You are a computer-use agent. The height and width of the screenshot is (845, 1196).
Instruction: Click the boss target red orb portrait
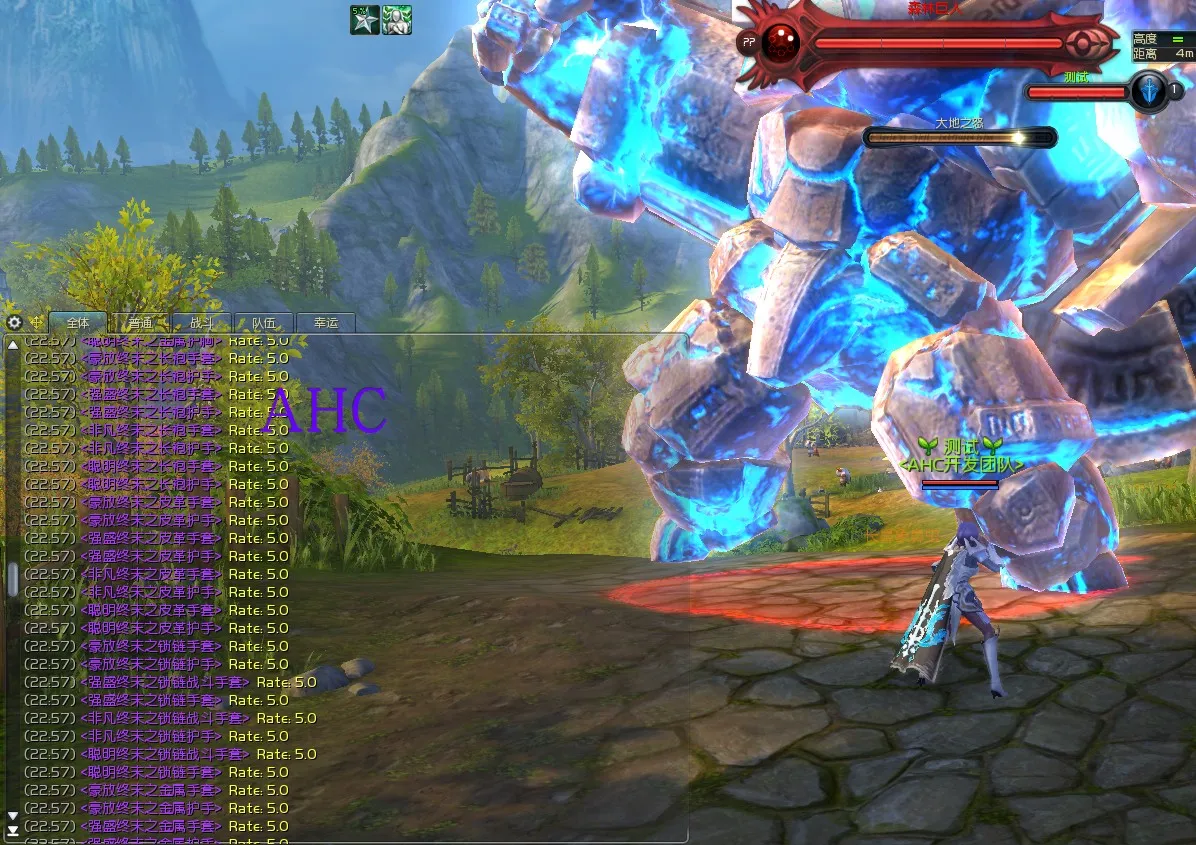coord(780,43)
